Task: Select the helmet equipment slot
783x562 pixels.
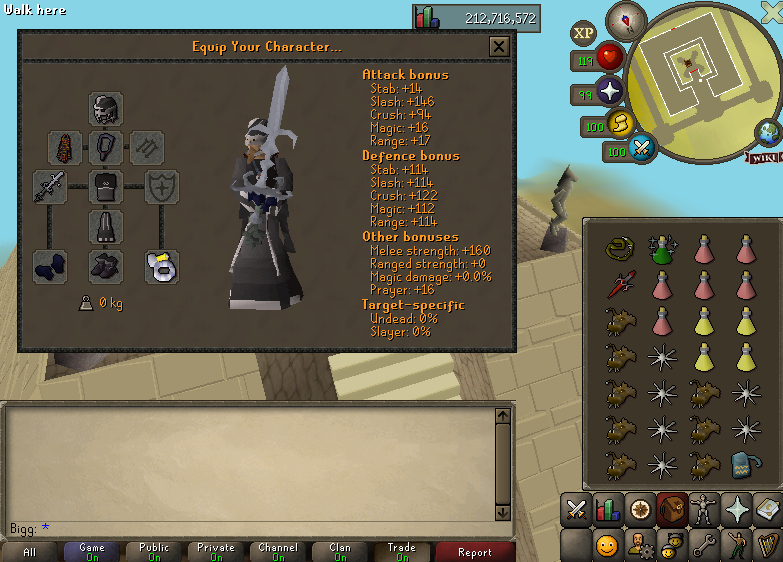Action: [x=106, y=109]
